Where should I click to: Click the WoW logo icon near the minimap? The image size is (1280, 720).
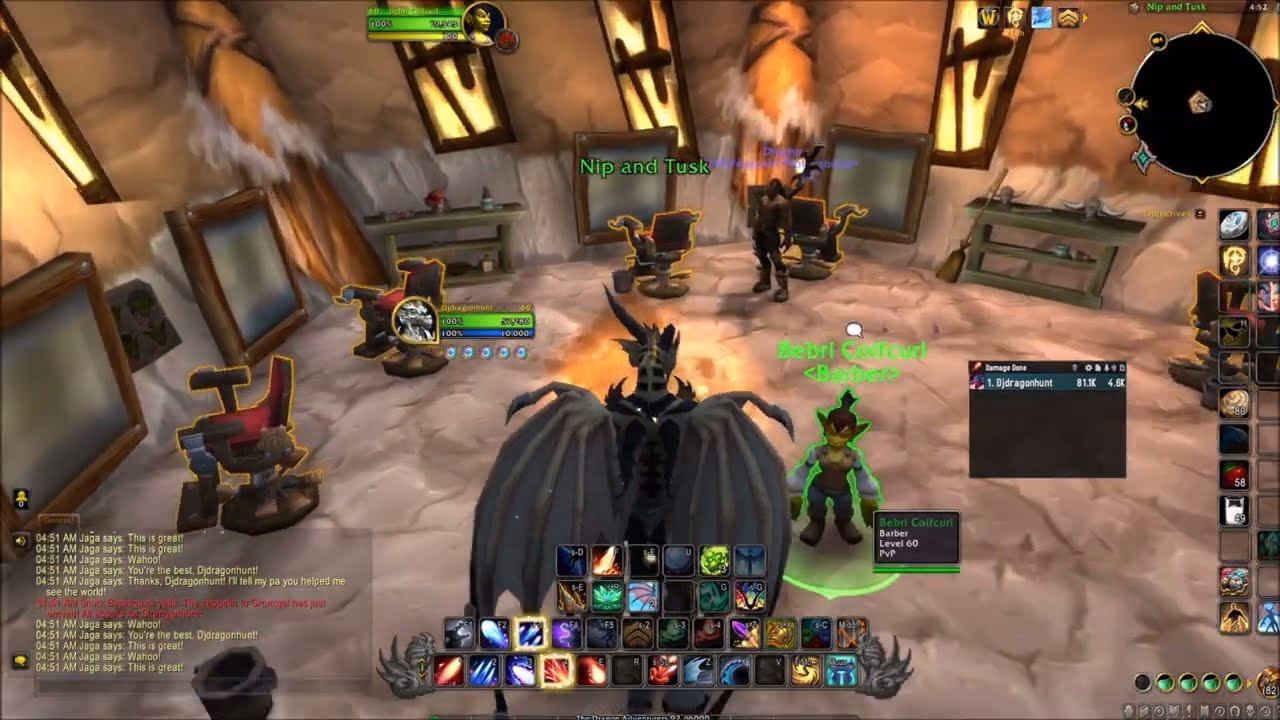click(990, 16)
